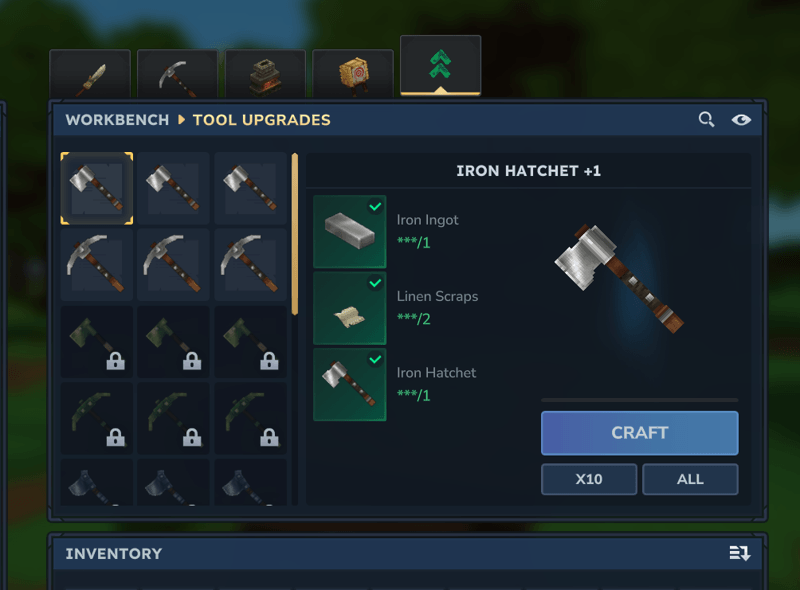Switch to the dagger weapons tab

[90, 74]
